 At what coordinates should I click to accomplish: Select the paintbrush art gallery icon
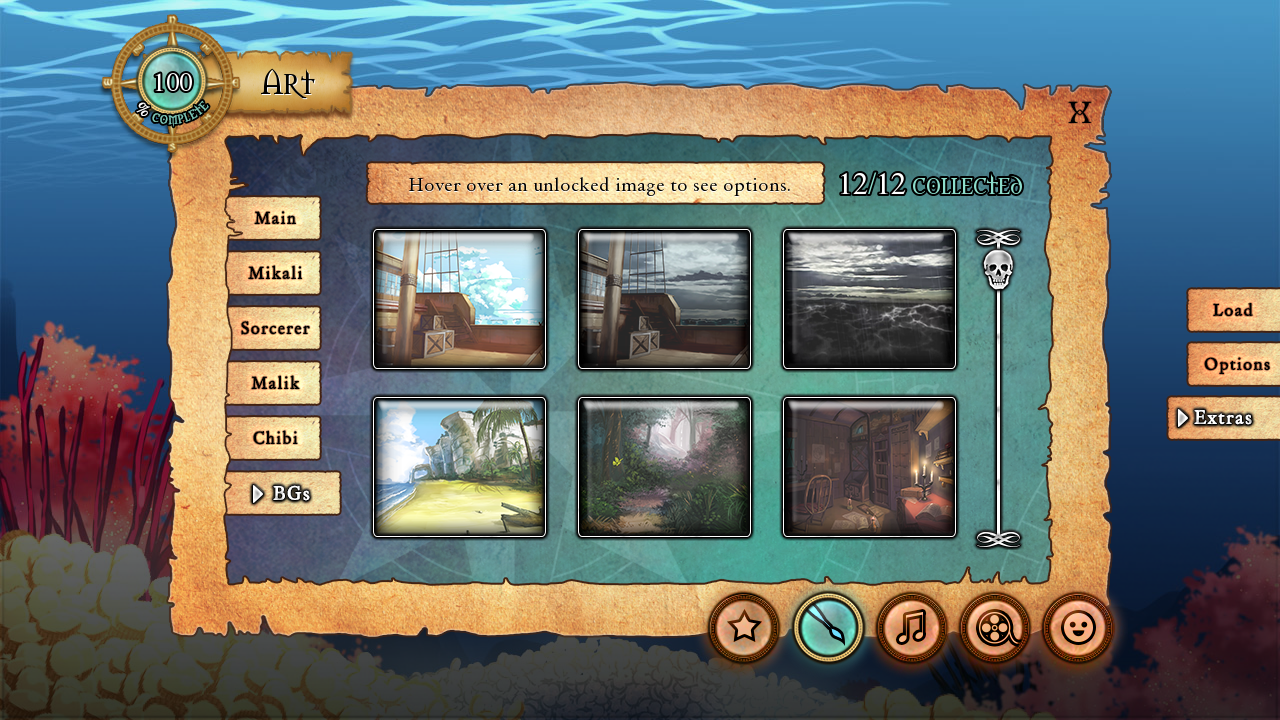pyautogui.click(x=828, y=628)
